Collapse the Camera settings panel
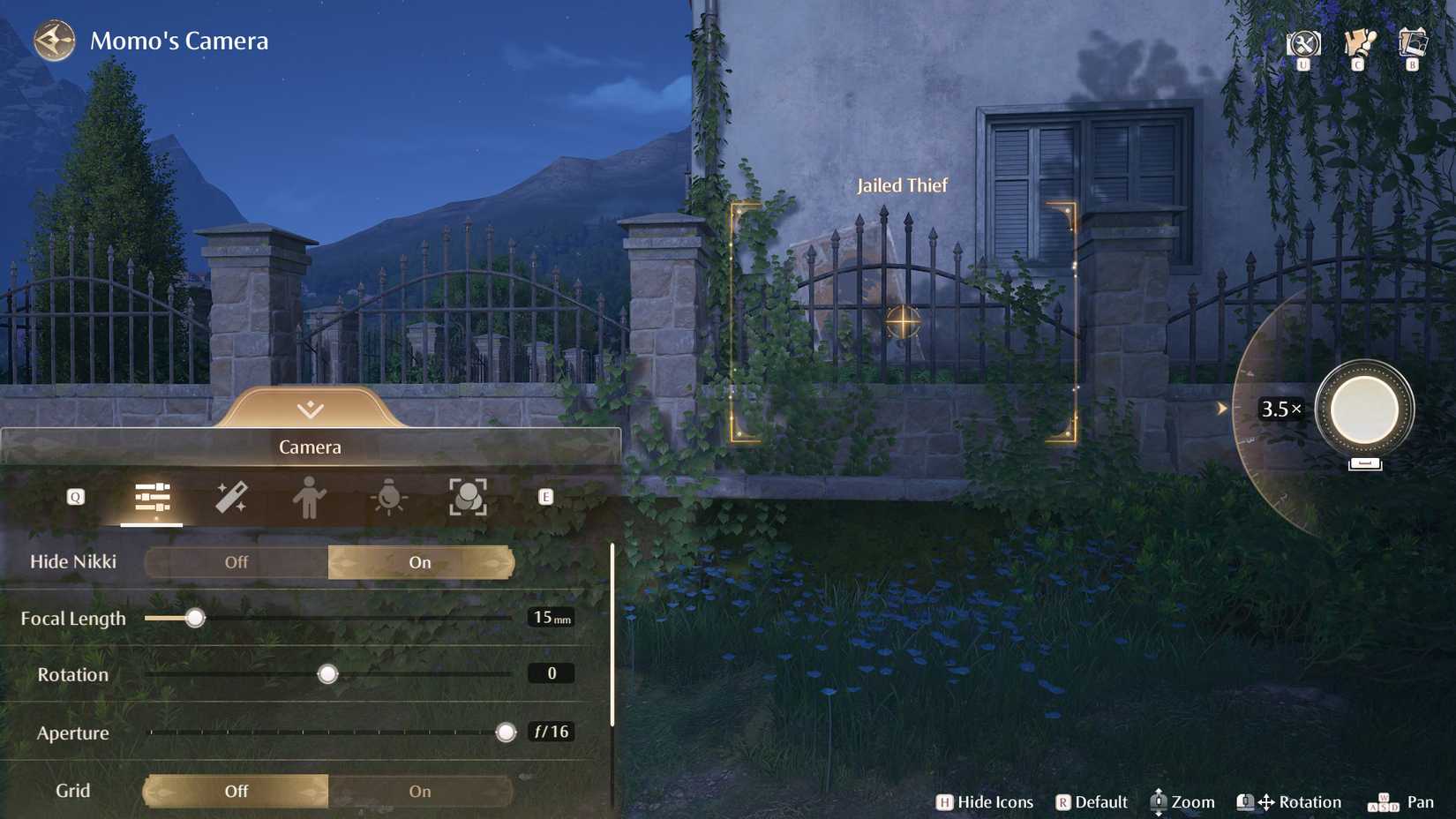This screenshot has height=819, width=1456. (310, 409)
